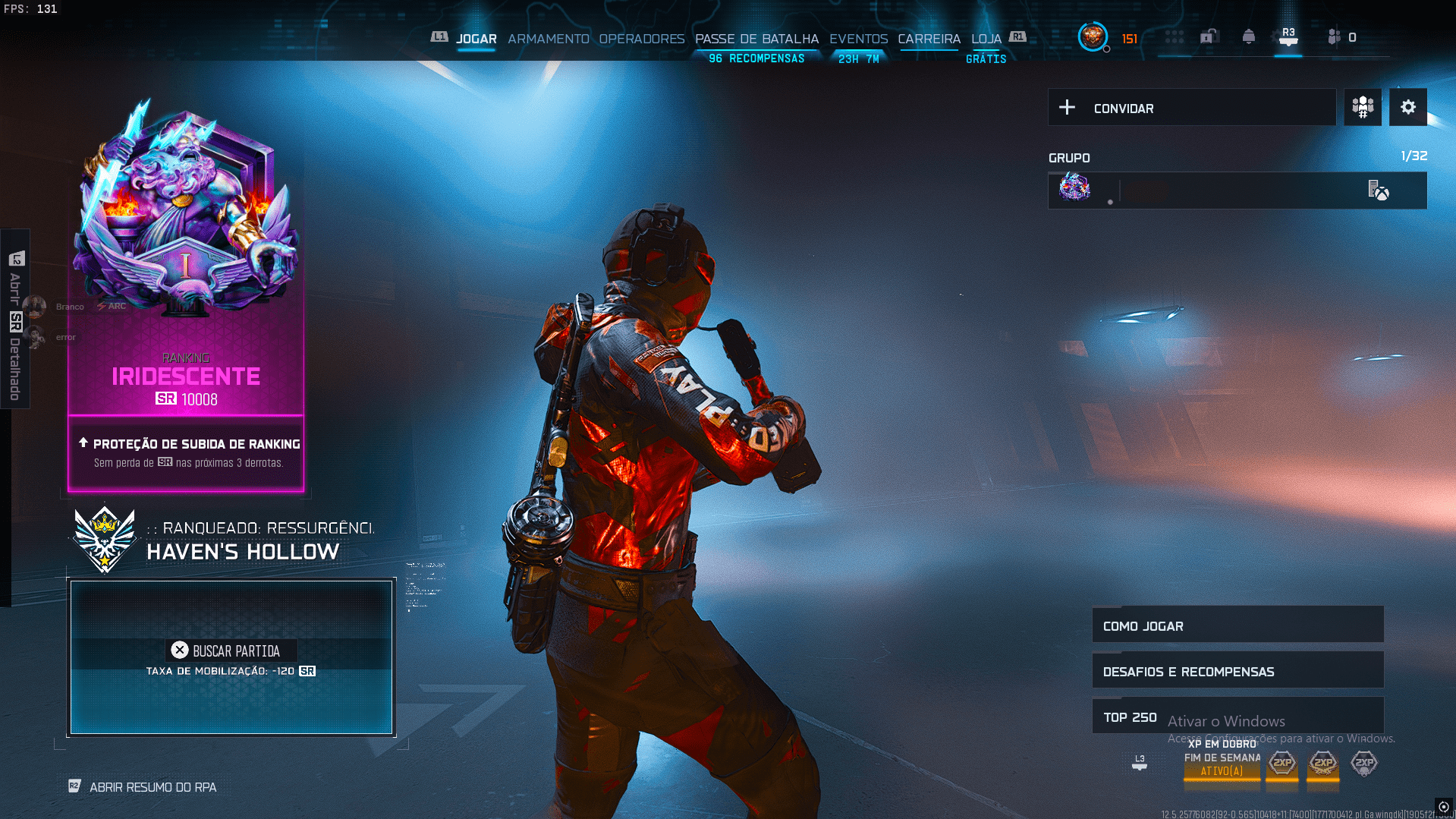This screenshot has height=819, width=1456.
Task: Click Buscar Partida to find a match
Action: point(231,651)
